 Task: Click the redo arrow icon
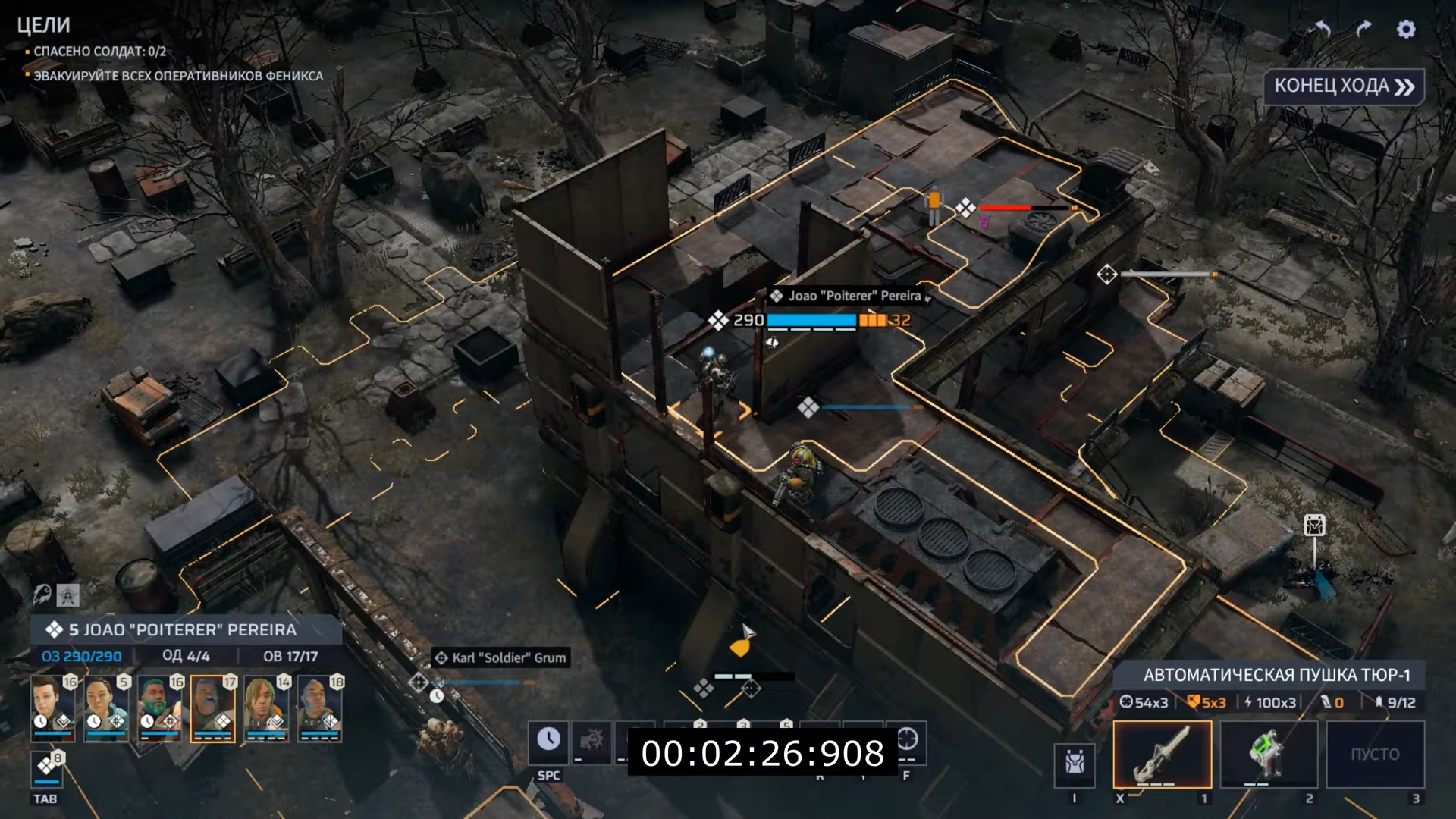click(x=1363, y=30)
